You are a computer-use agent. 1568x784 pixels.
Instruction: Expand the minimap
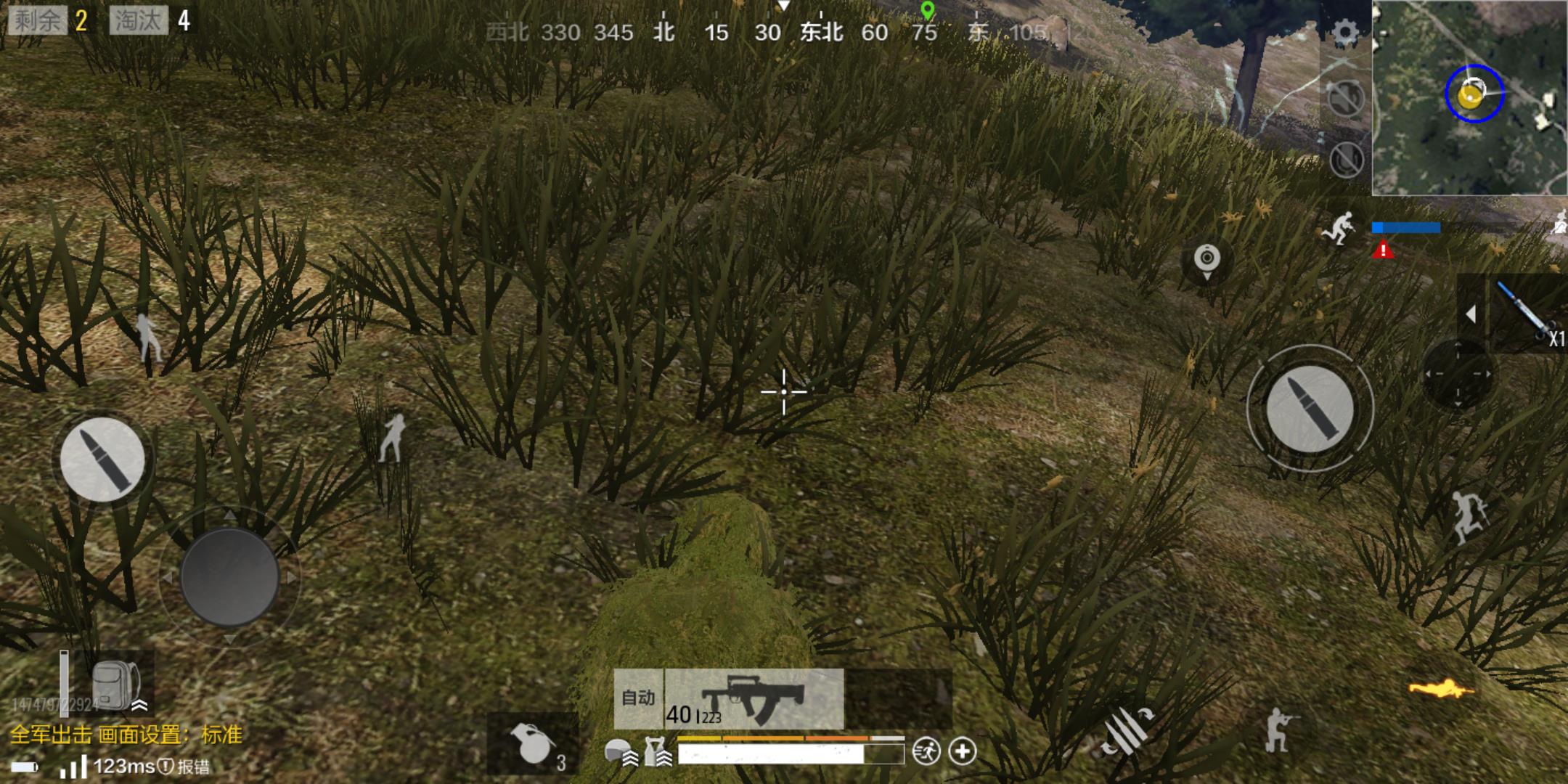tap(1469, 97)
